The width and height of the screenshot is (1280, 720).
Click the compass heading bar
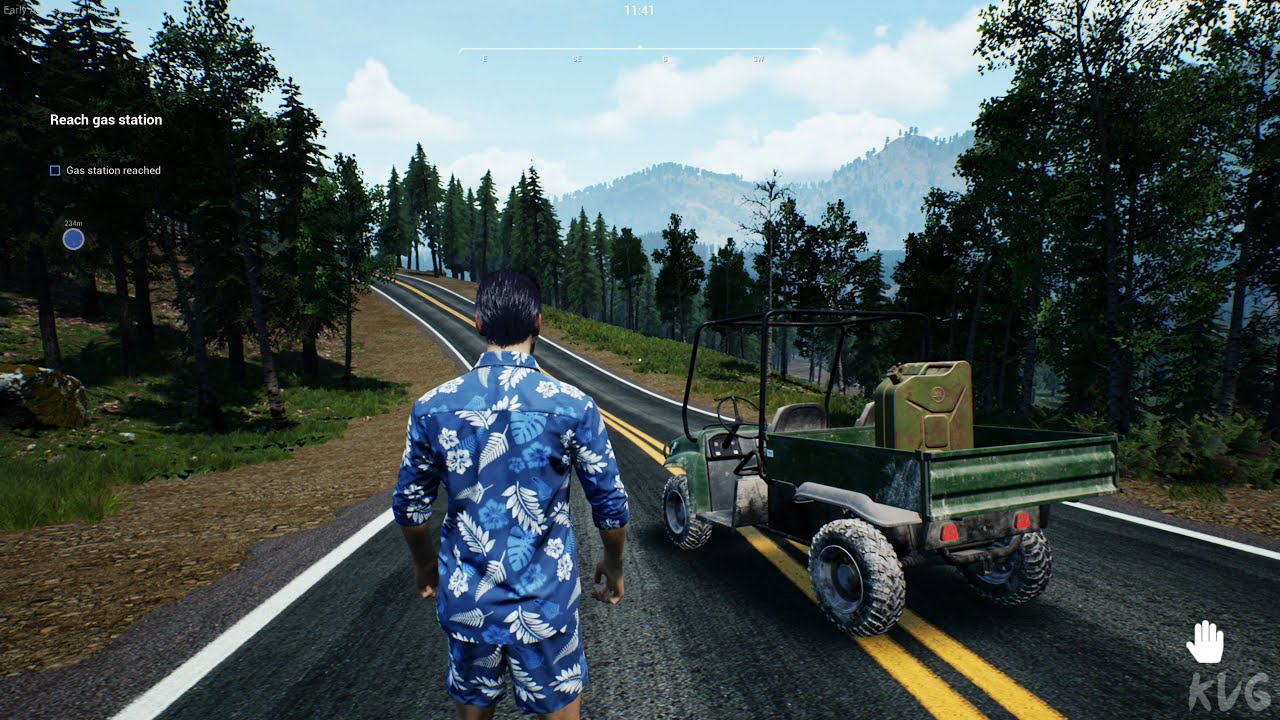pyautogui.click(x=639, y=50)
